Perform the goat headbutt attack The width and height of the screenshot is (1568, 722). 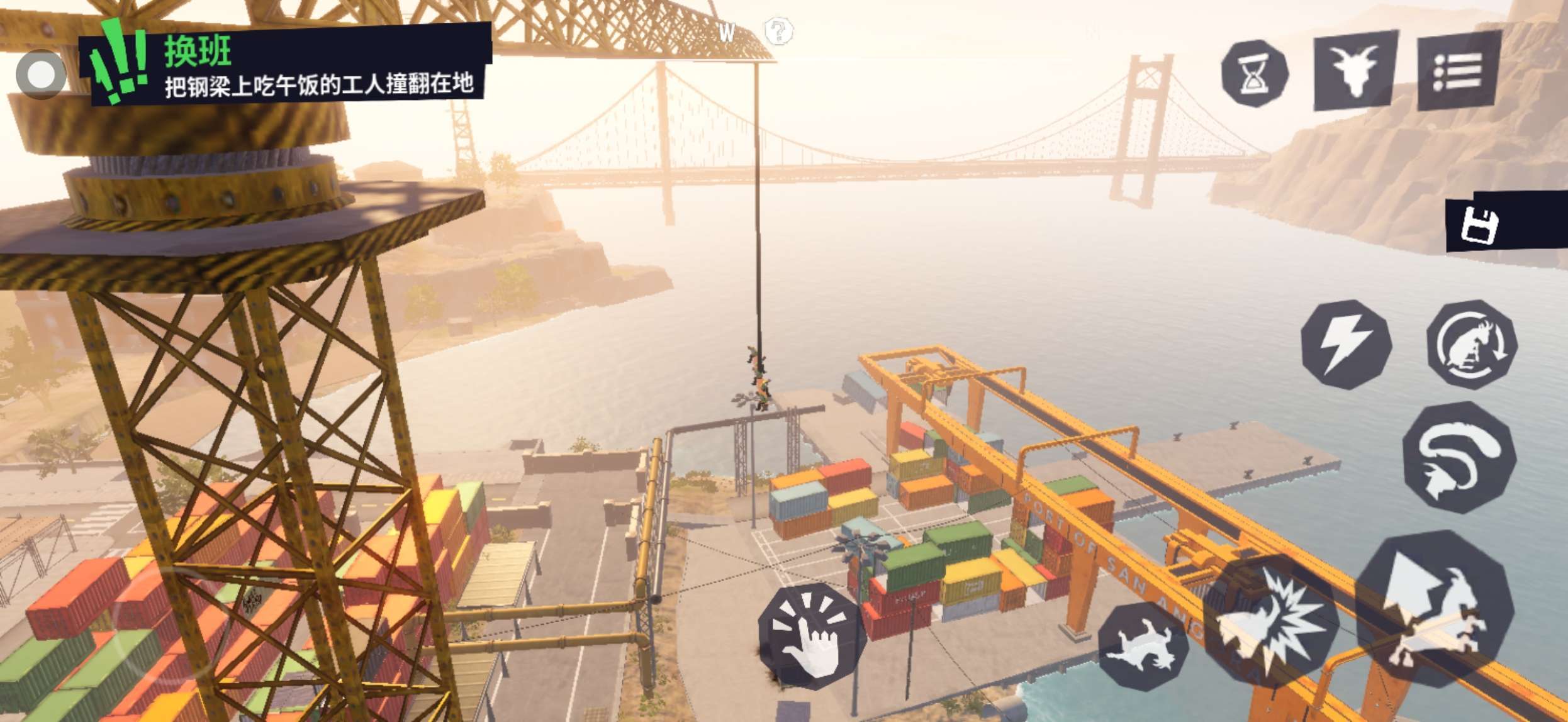click(x=1271, y=621)
